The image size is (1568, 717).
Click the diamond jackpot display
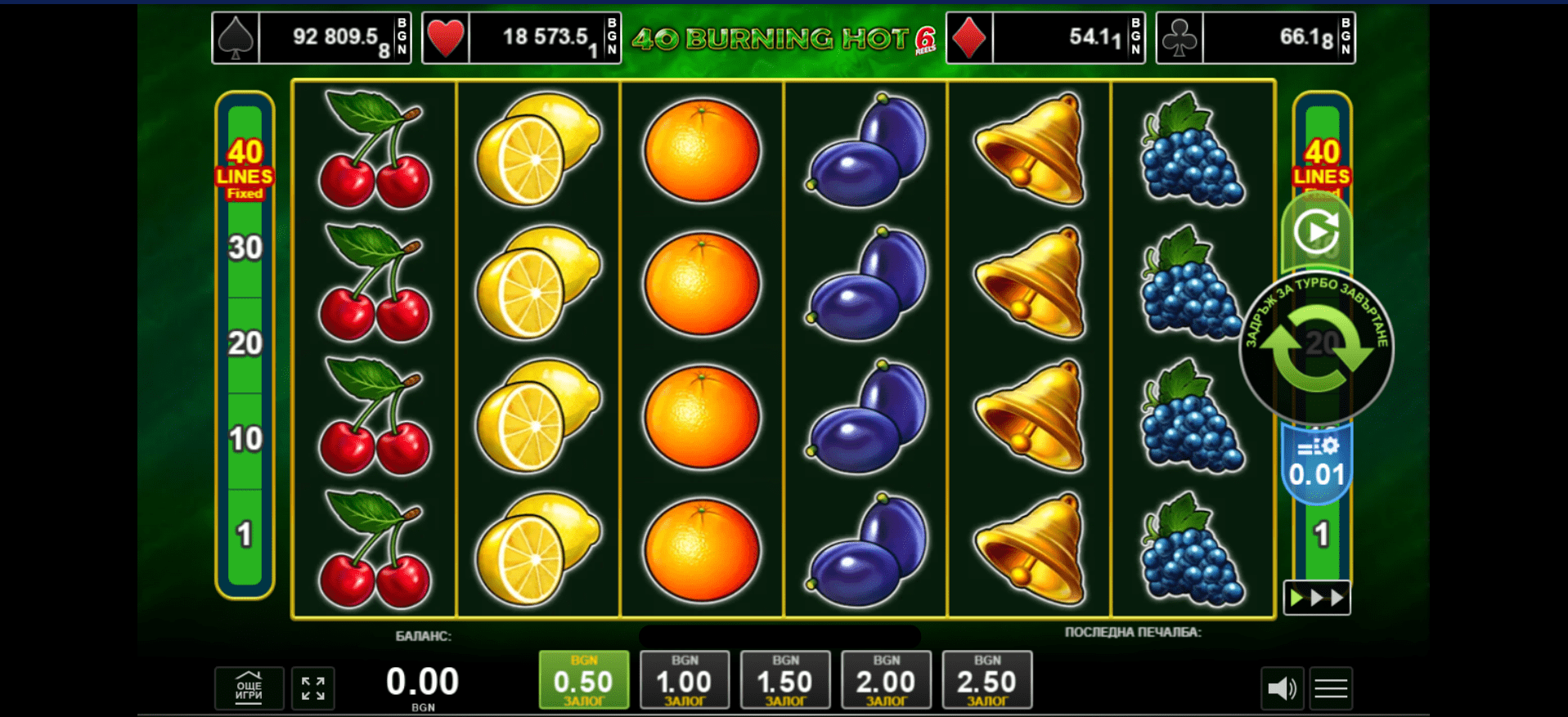(1045, 38)
